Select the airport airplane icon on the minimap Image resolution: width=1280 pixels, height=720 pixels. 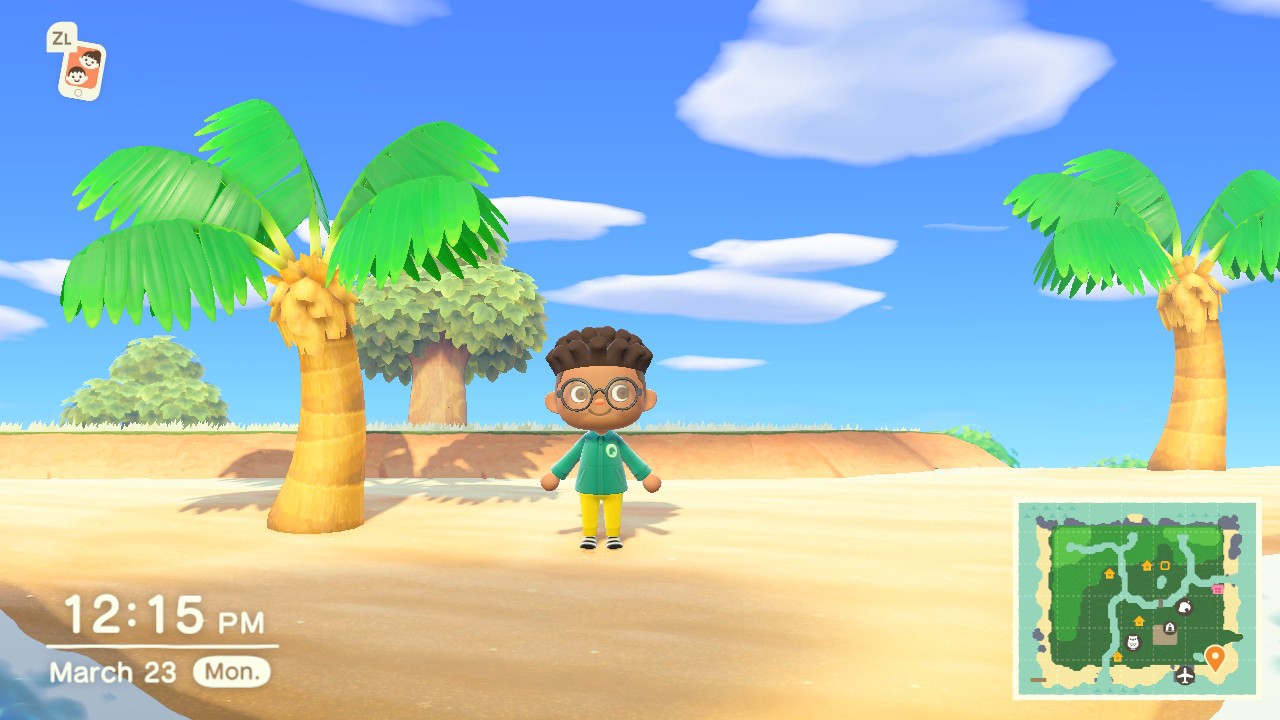[1184, 675]
